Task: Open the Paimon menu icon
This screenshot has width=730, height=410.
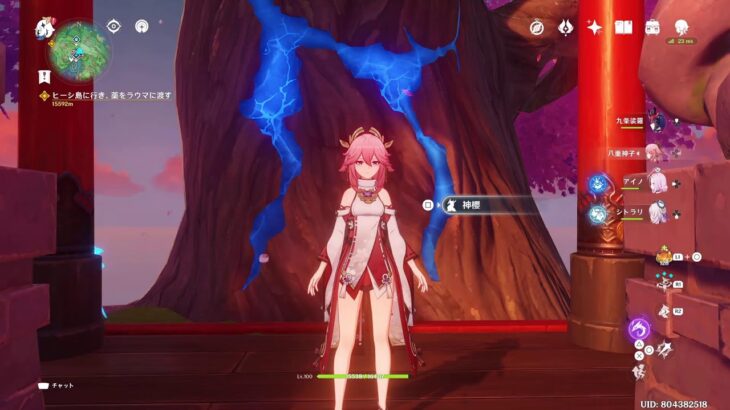Action: point(45,29)
